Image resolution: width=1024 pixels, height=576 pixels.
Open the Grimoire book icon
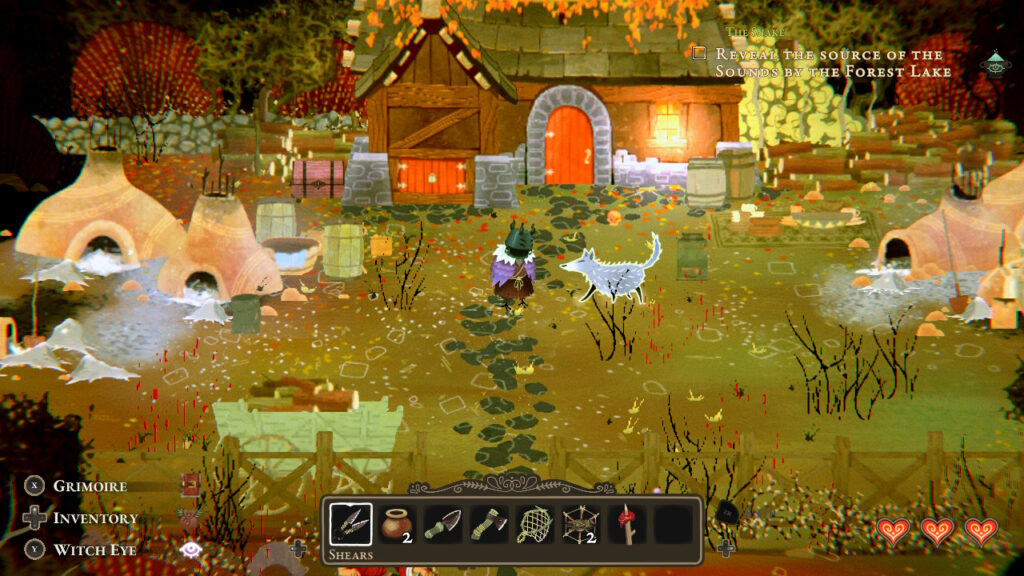(x=190, y=486)
